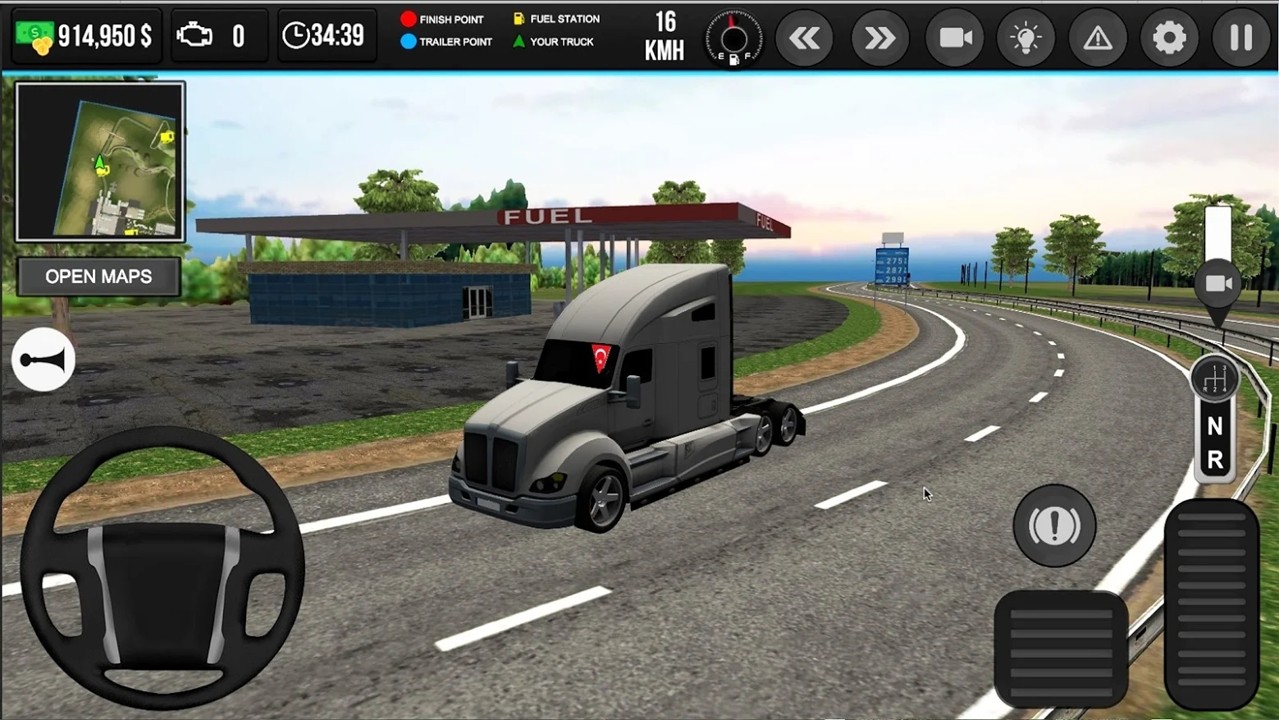Switch camera view with the top camera button
The width and height of the screenshot is (1279, 720).
click(x=955, y=38)
